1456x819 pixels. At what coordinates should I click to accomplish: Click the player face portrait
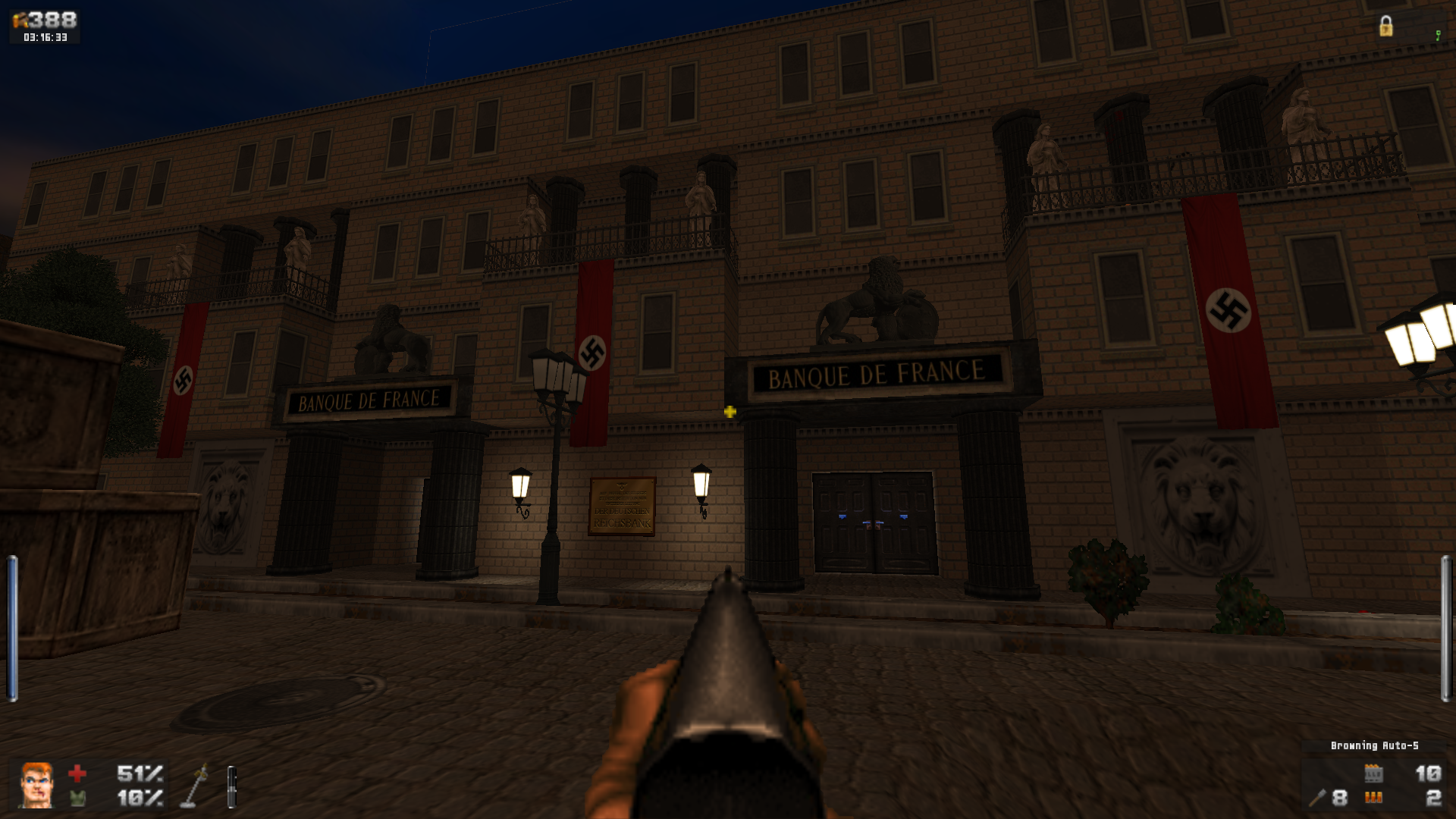click(36, 785)
